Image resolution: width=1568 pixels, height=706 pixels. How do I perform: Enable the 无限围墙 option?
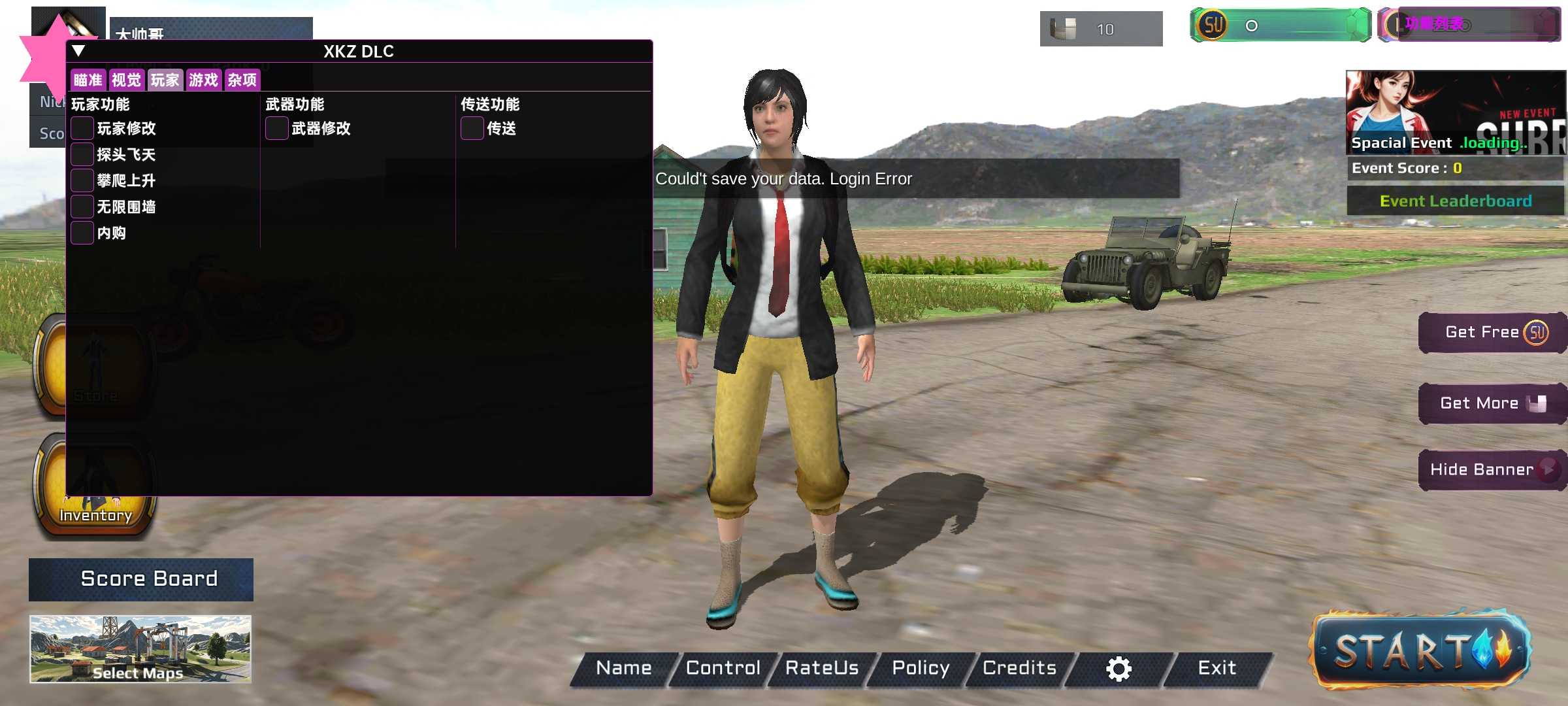[x=82, y=207]
